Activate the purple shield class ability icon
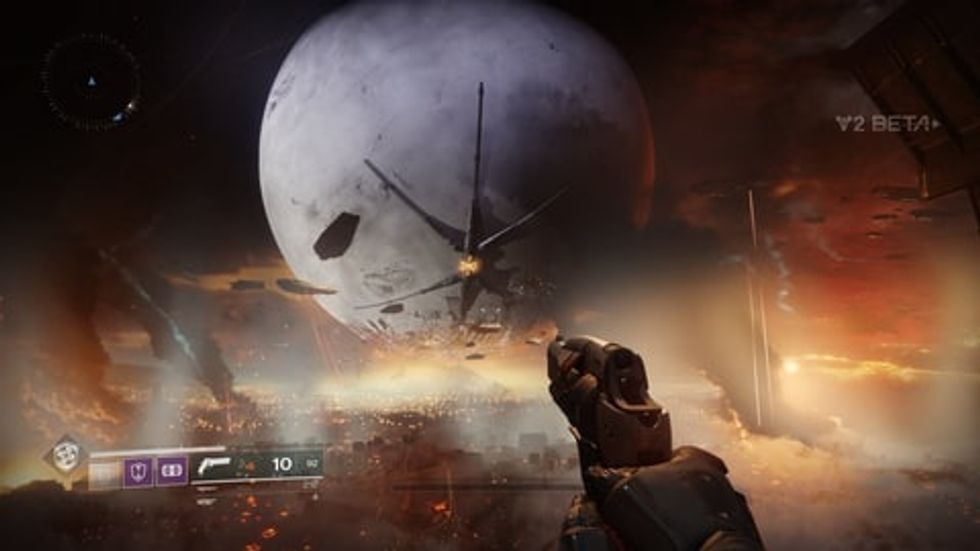This screenshot has width=980, height=551. [137, 470]
